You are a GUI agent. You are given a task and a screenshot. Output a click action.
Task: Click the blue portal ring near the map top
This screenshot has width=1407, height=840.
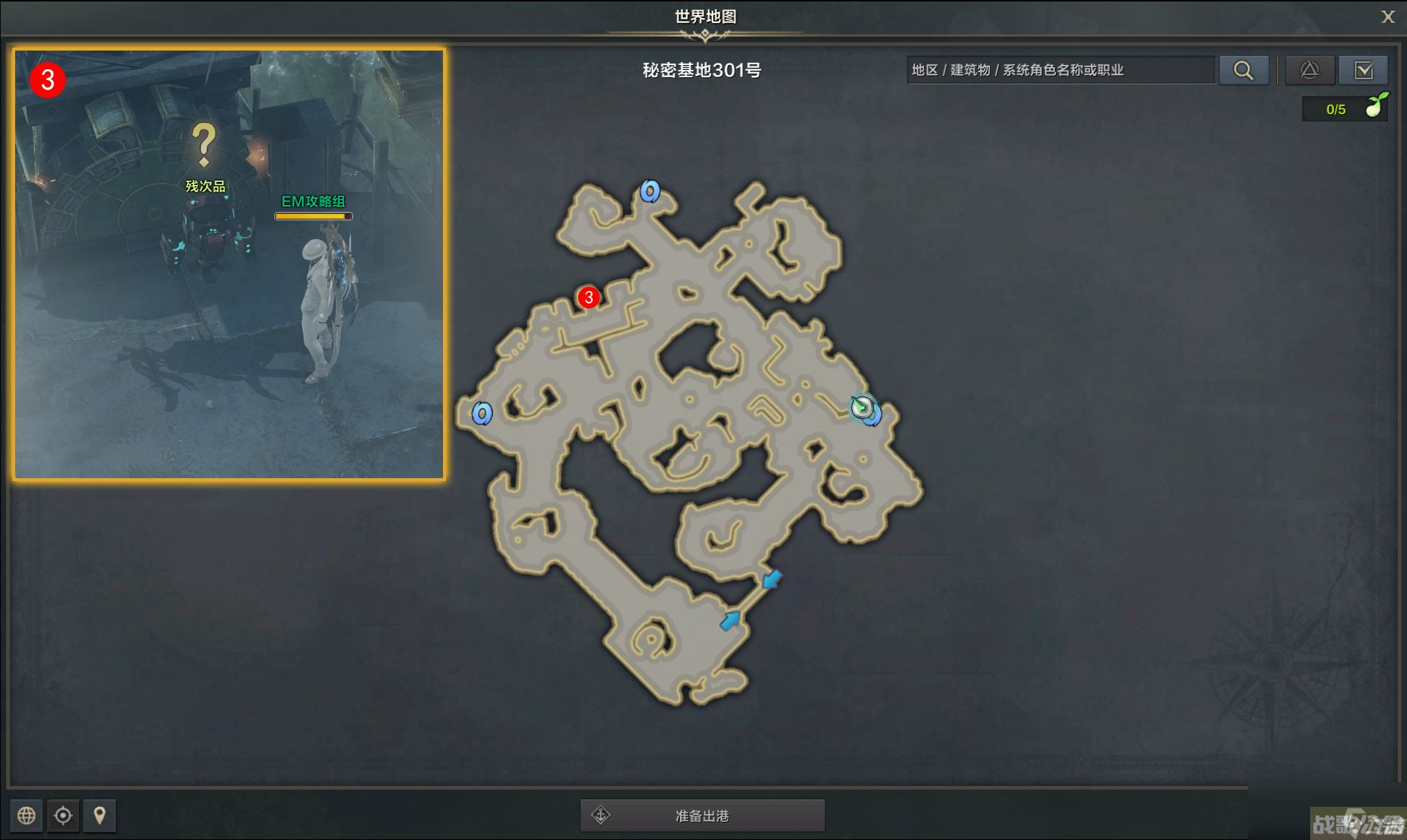point(649,192)
